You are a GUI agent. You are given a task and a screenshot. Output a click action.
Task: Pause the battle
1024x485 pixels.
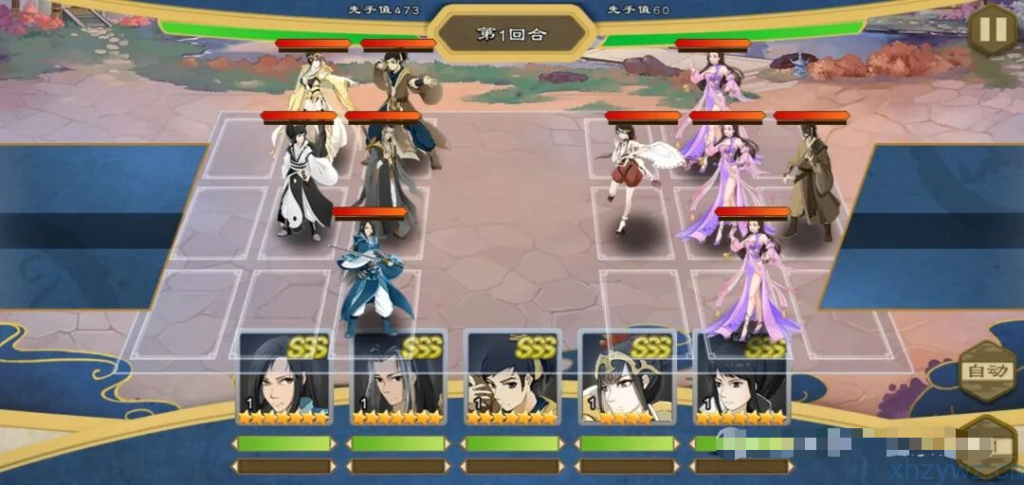(x=992, y=29)
